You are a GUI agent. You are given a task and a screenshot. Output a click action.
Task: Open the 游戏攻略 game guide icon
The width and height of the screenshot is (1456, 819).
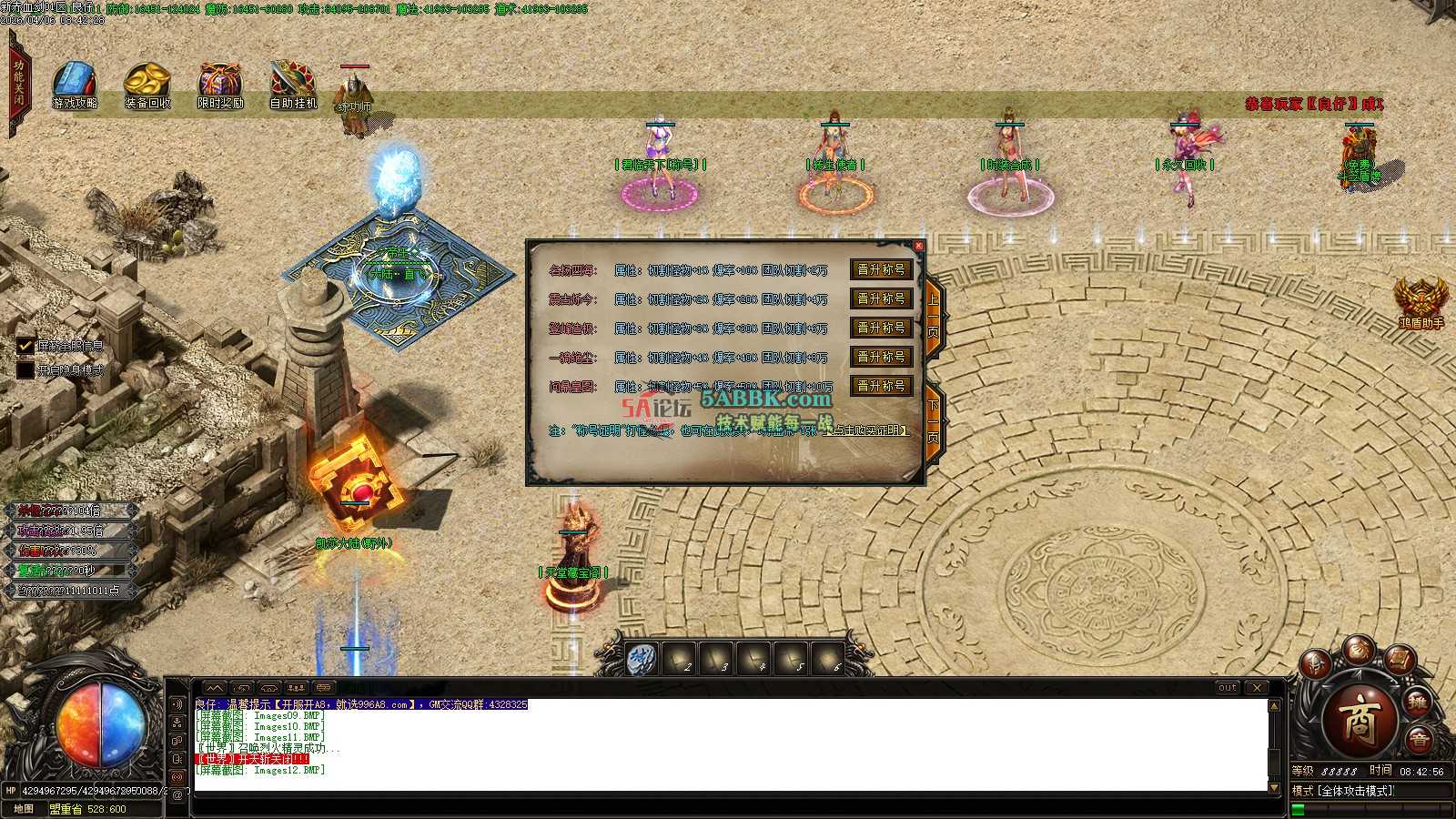point(75,86)
